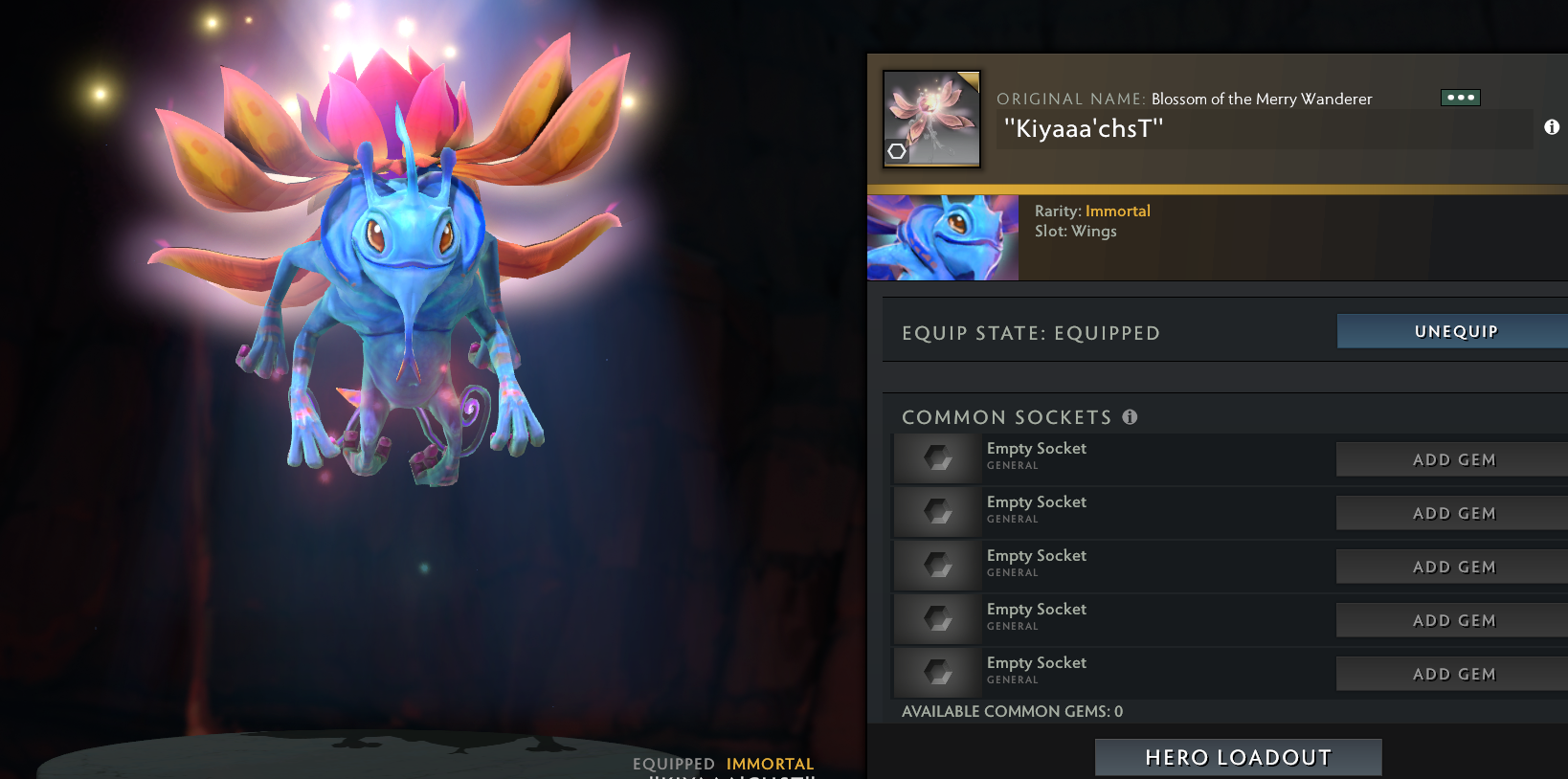Click the second Empty Socket hexagon icon
The width and height of the screenshot is (1568, 779).
point(936,512)
